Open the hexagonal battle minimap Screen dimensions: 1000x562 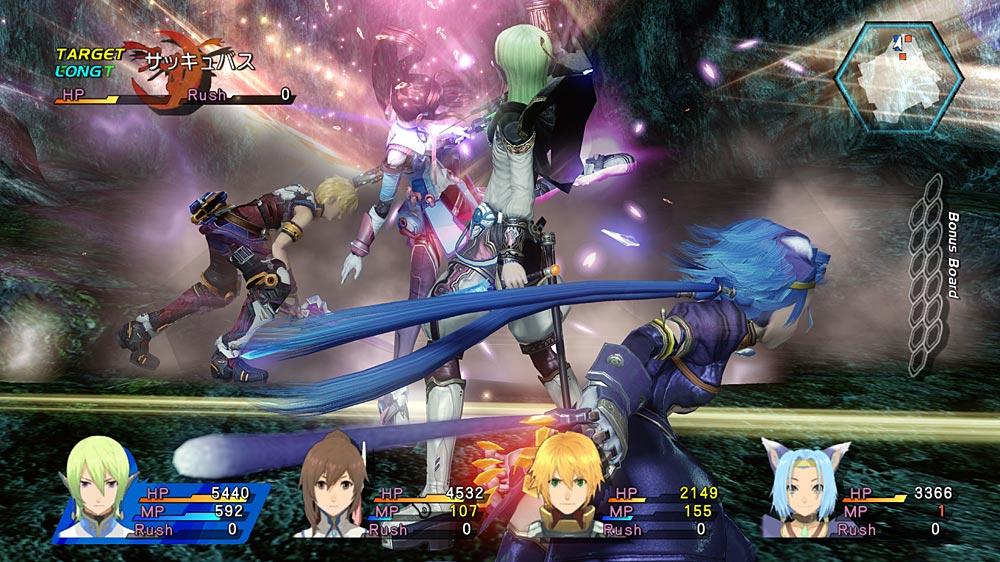[x=897, y=68]
